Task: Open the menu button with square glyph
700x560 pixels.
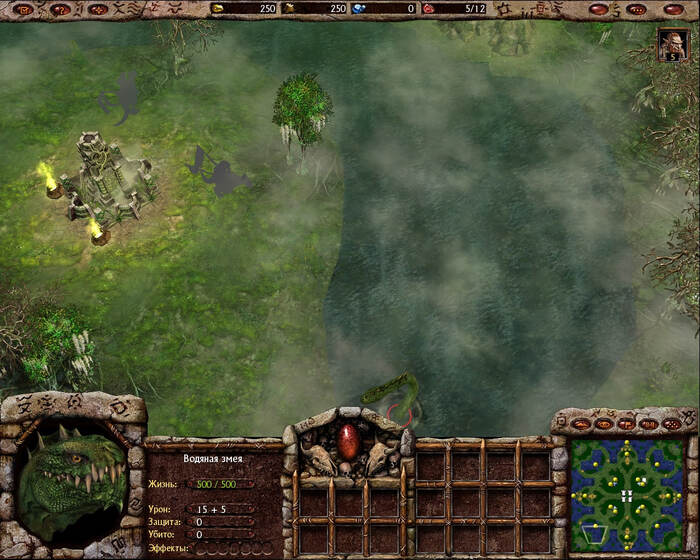Action: [23, 9]
